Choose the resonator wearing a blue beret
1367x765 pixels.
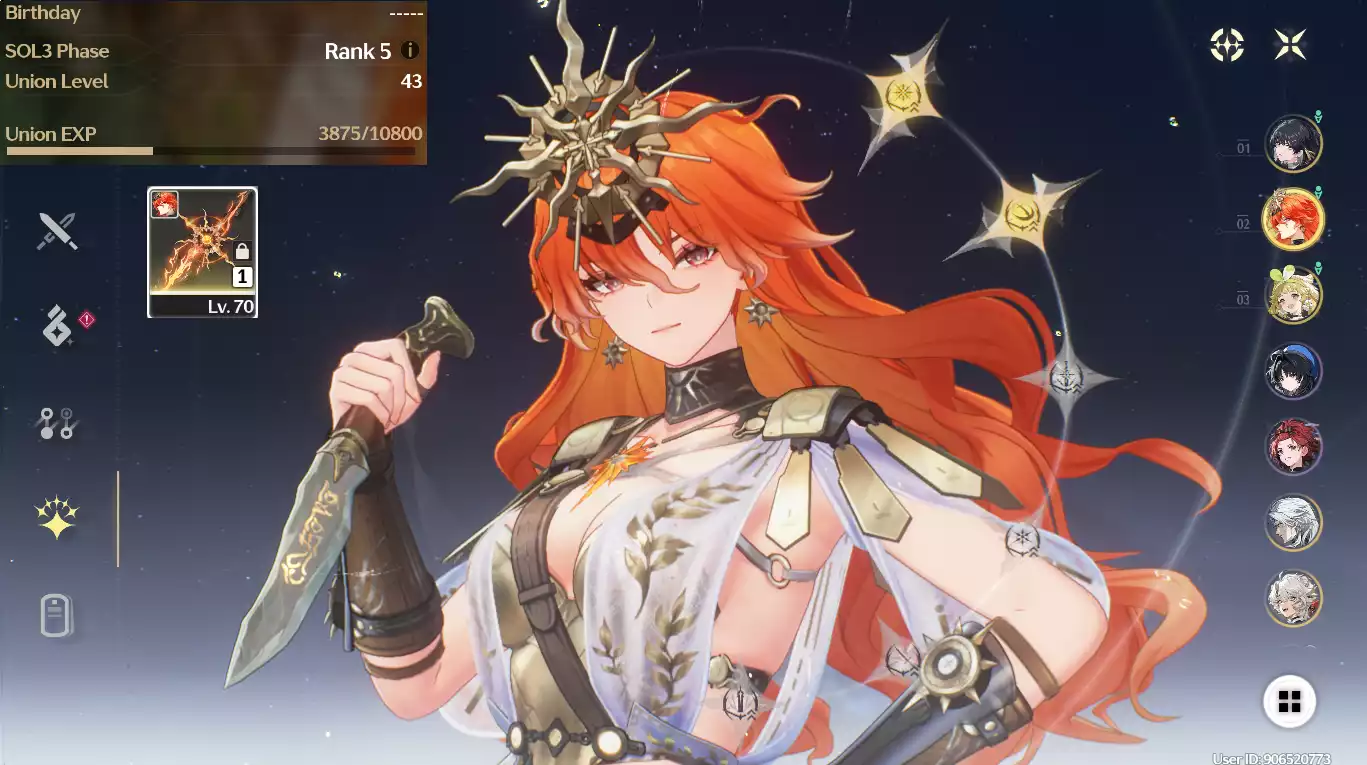pyautogui.click(x=1293, y=371)
